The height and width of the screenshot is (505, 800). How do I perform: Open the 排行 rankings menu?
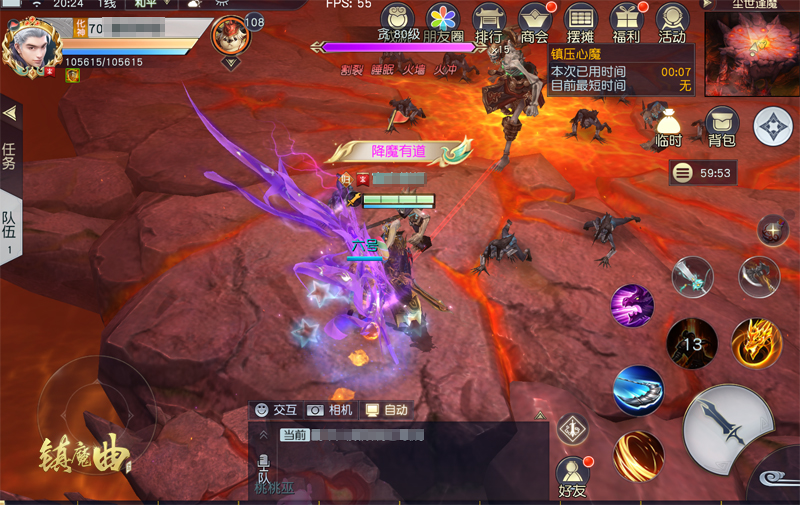(489, 23)
